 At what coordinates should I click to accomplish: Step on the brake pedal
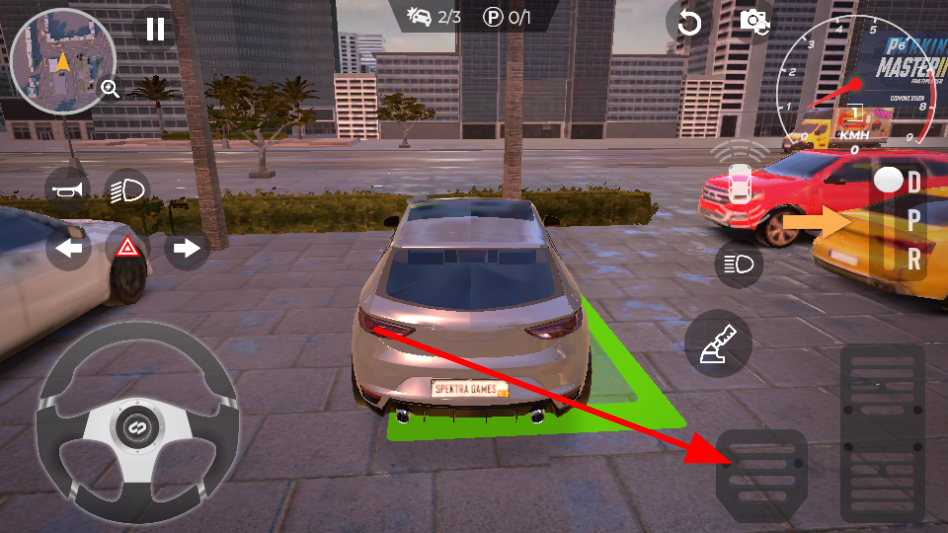[762, 474]
